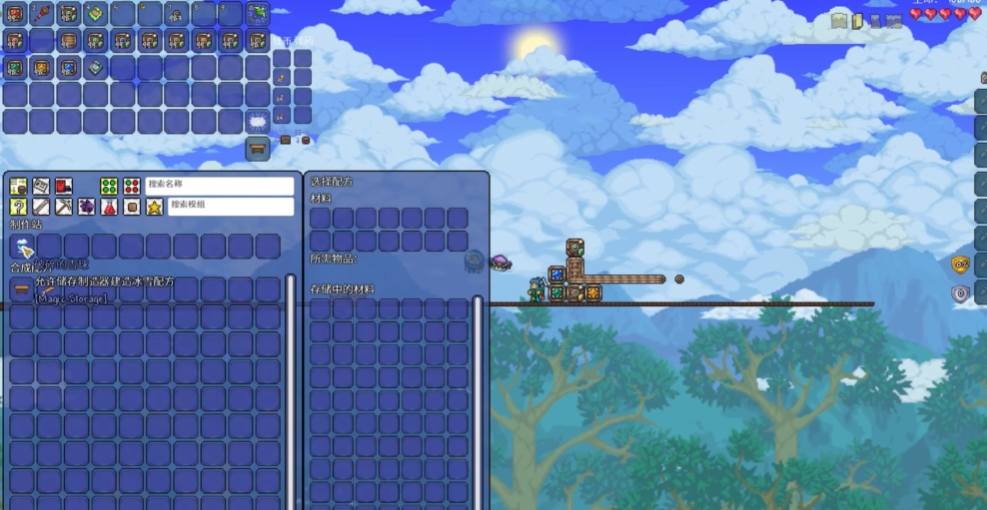
Task: Select the green four-dot grid button
Action: [109, 186]
